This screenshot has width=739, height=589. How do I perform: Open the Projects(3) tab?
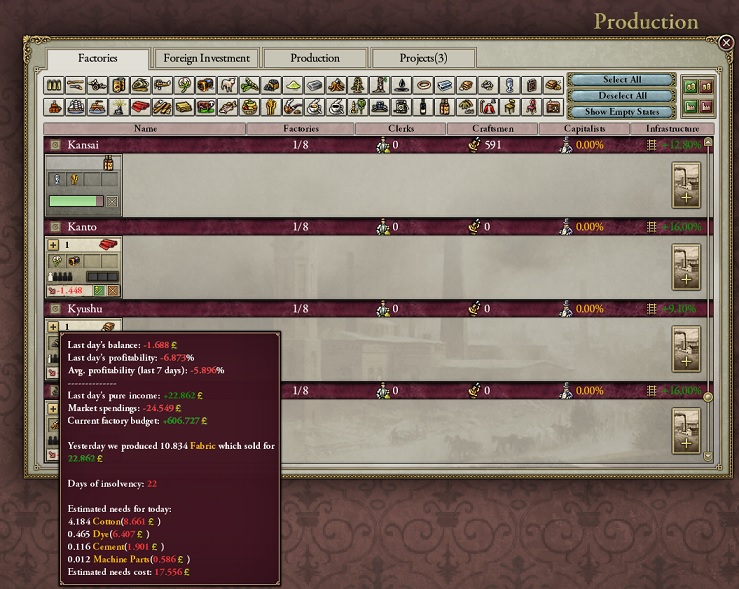[423, 58]
